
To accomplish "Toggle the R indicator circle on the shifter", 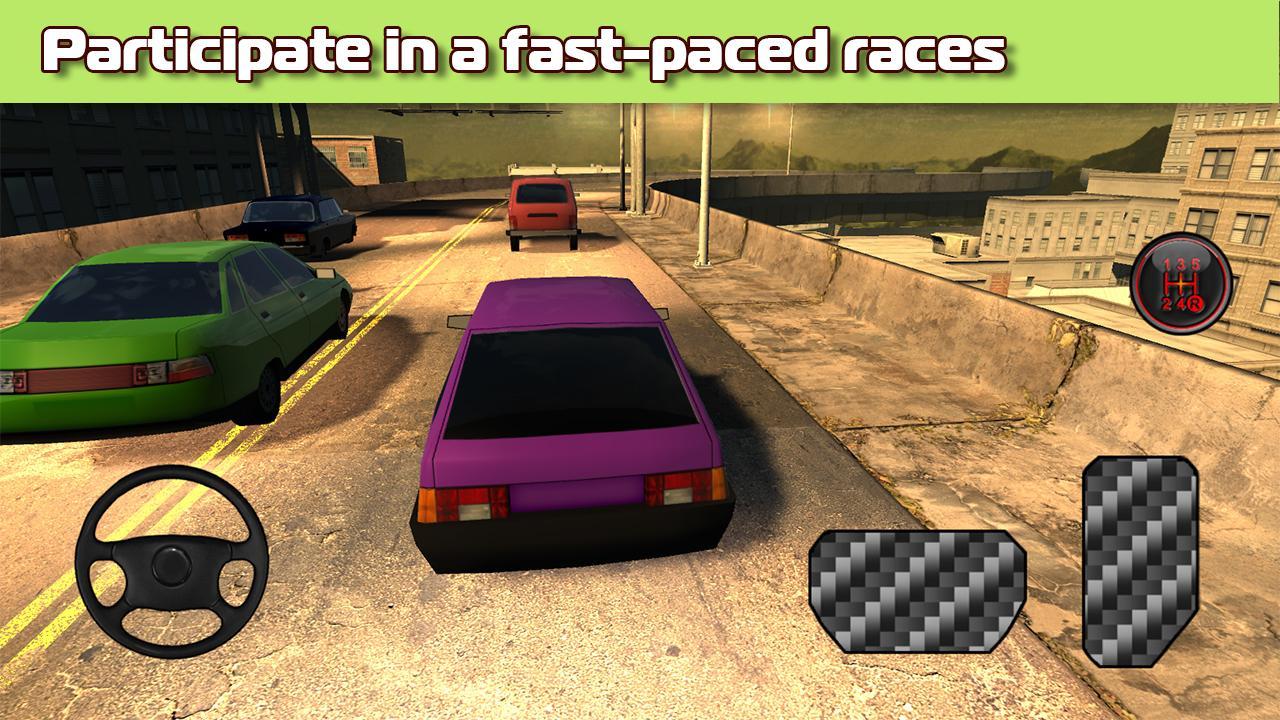I will (1196, 304).
